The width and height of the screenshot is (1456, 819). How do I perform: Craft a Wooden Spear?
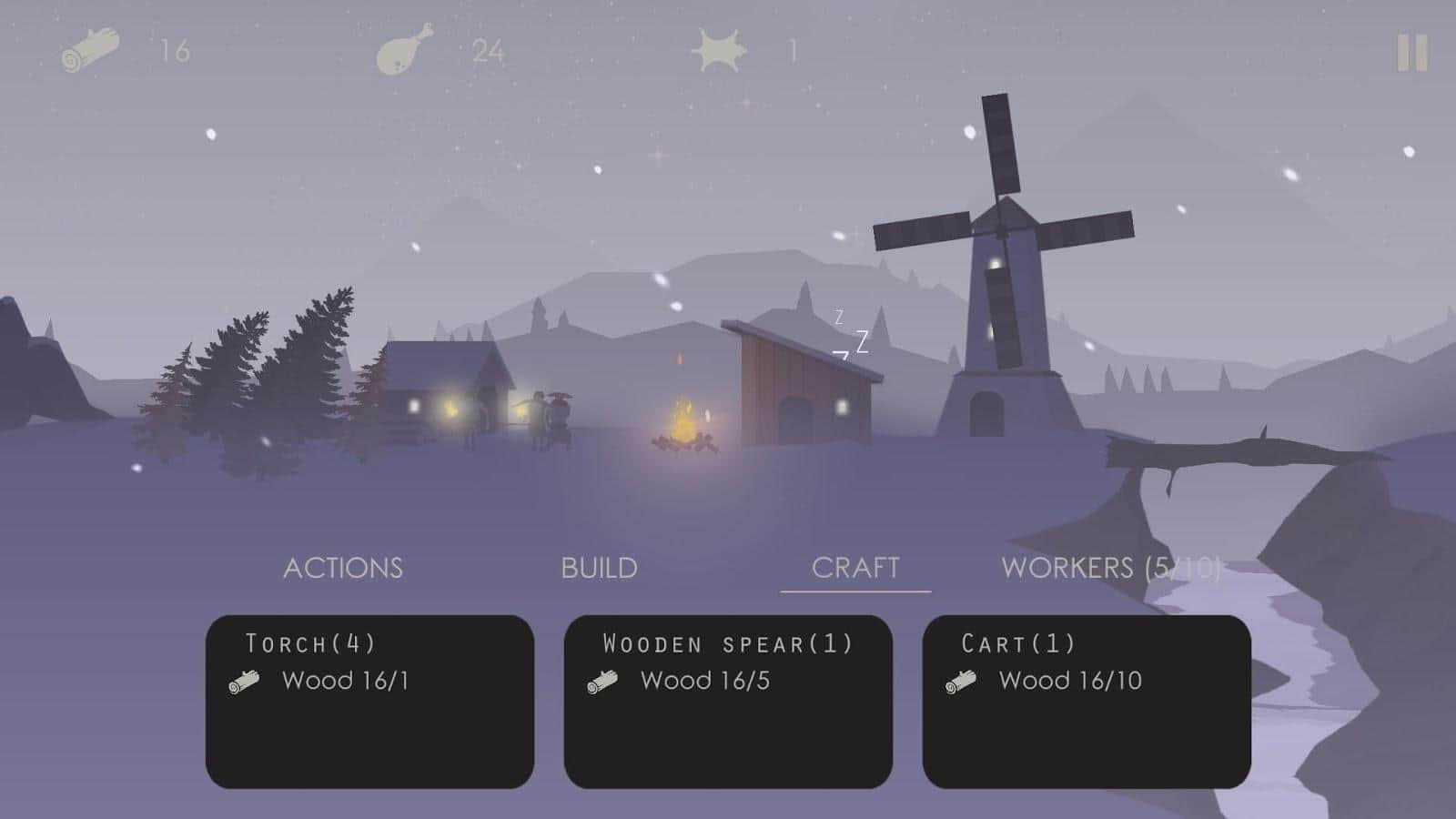point(728,701)
